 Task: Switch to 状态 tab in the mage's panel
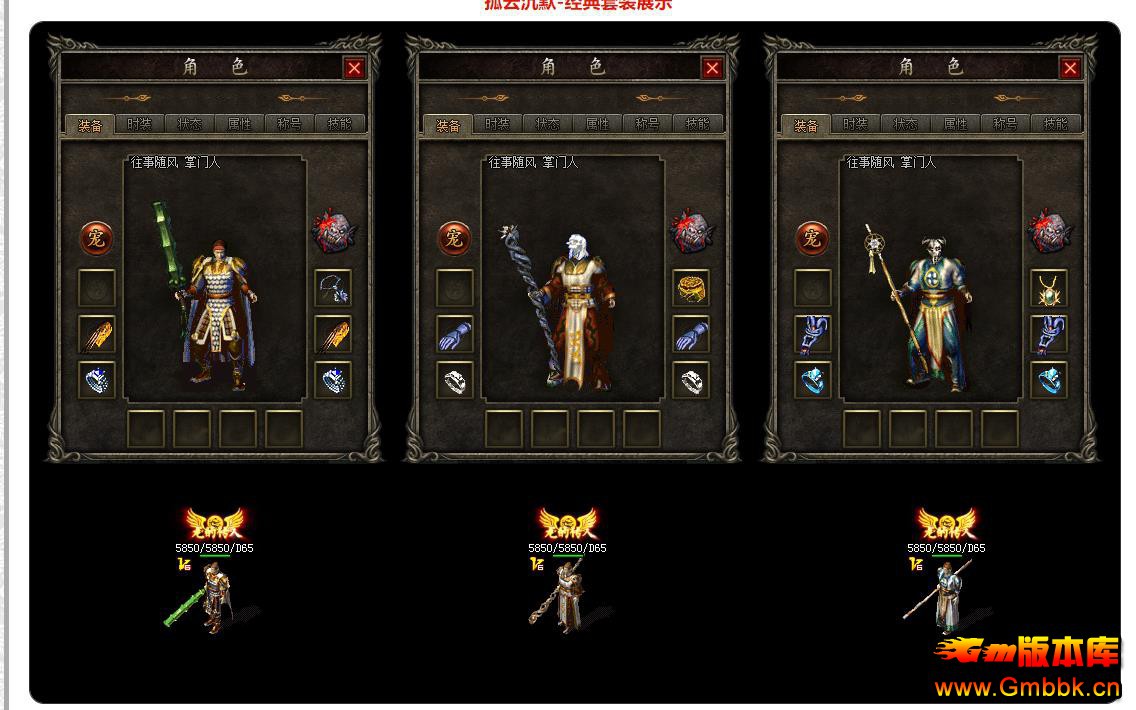(548, 125)
